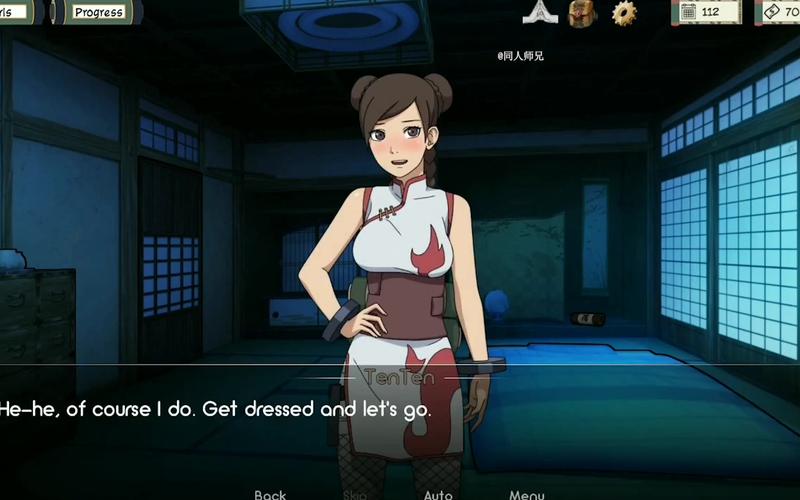Skip the dialogue
The width and height of the screenshot is (800, 500).
355,494
